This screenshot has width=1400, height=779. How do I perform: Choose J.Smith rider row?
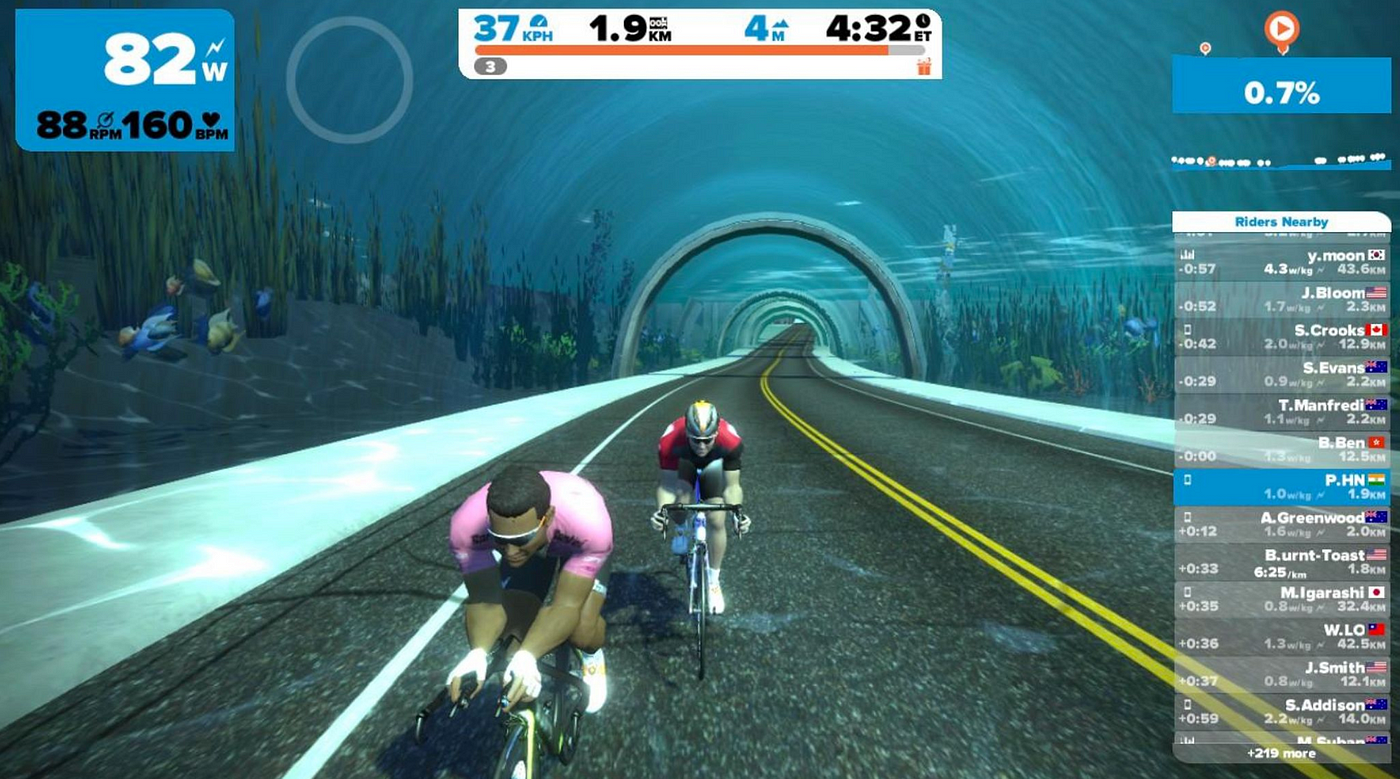(1281, 674)
